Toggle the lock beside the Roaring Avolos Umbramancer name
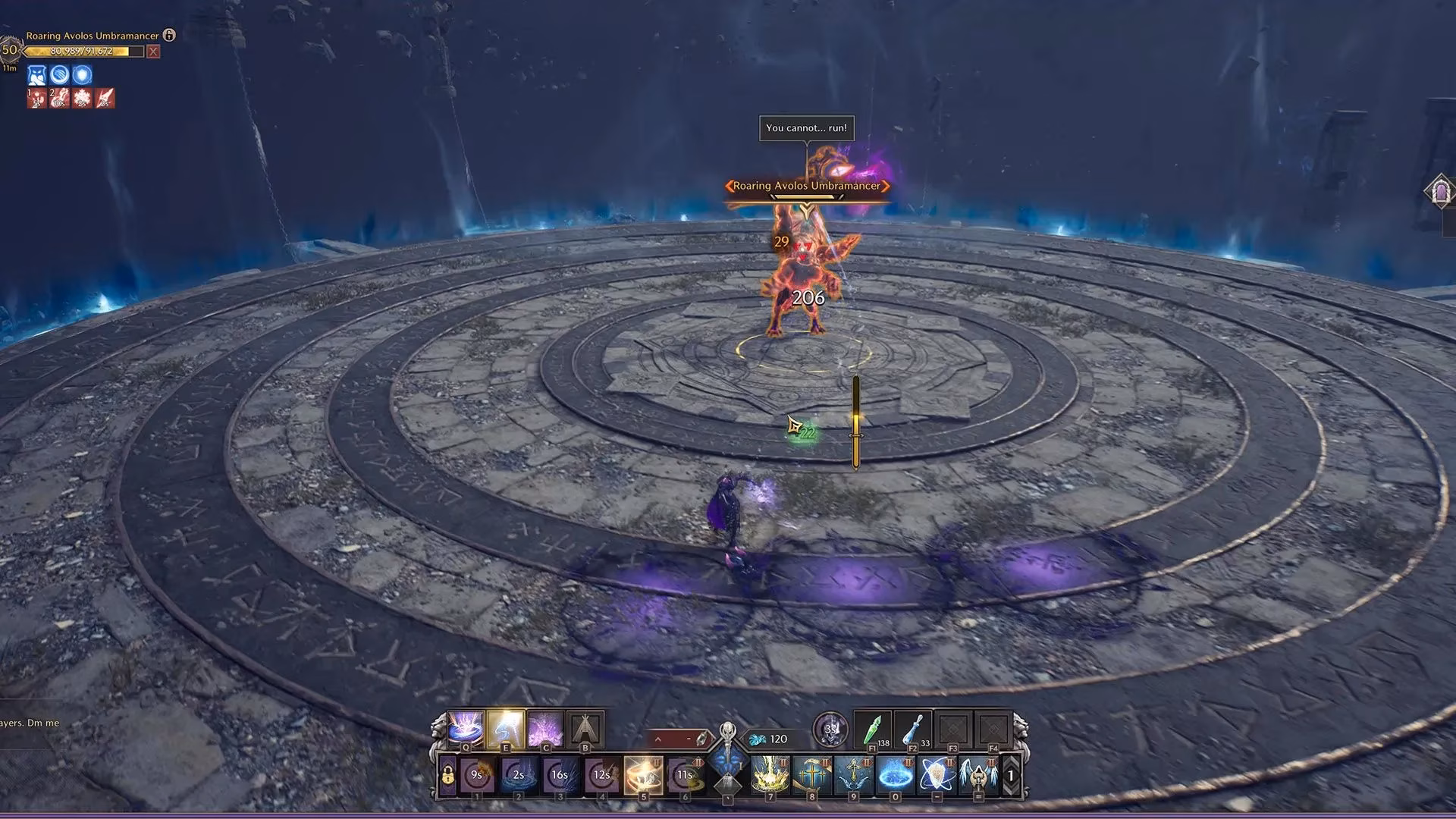The height and width of the screenshot is (819, 1456). click(169, 36)
